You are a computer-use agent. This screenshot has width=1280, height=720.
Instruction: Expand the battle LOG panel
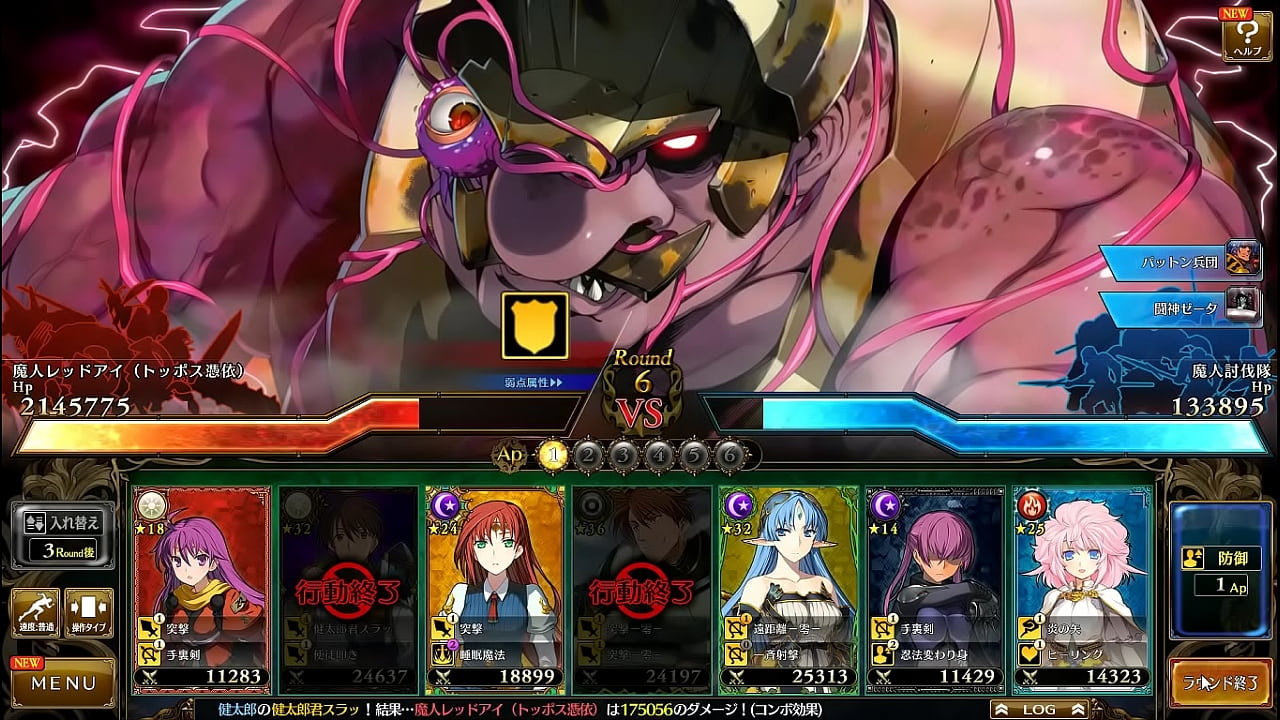point(1038,709)
